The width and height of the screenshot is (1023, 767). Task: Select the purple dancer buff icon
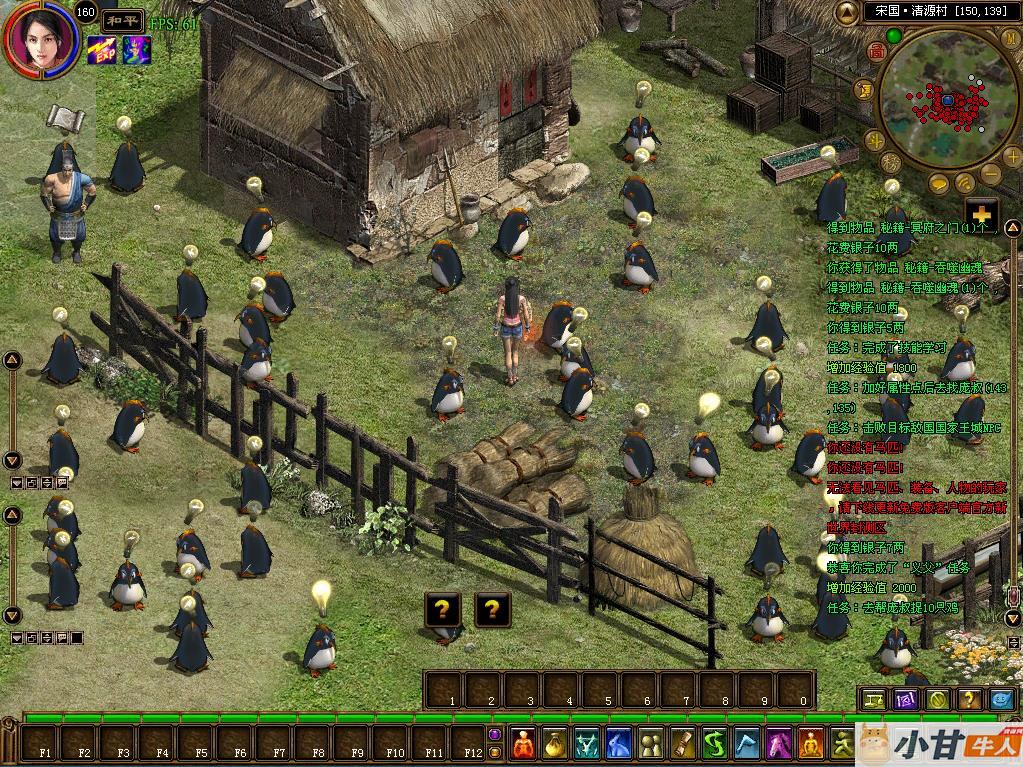point(135,48)
